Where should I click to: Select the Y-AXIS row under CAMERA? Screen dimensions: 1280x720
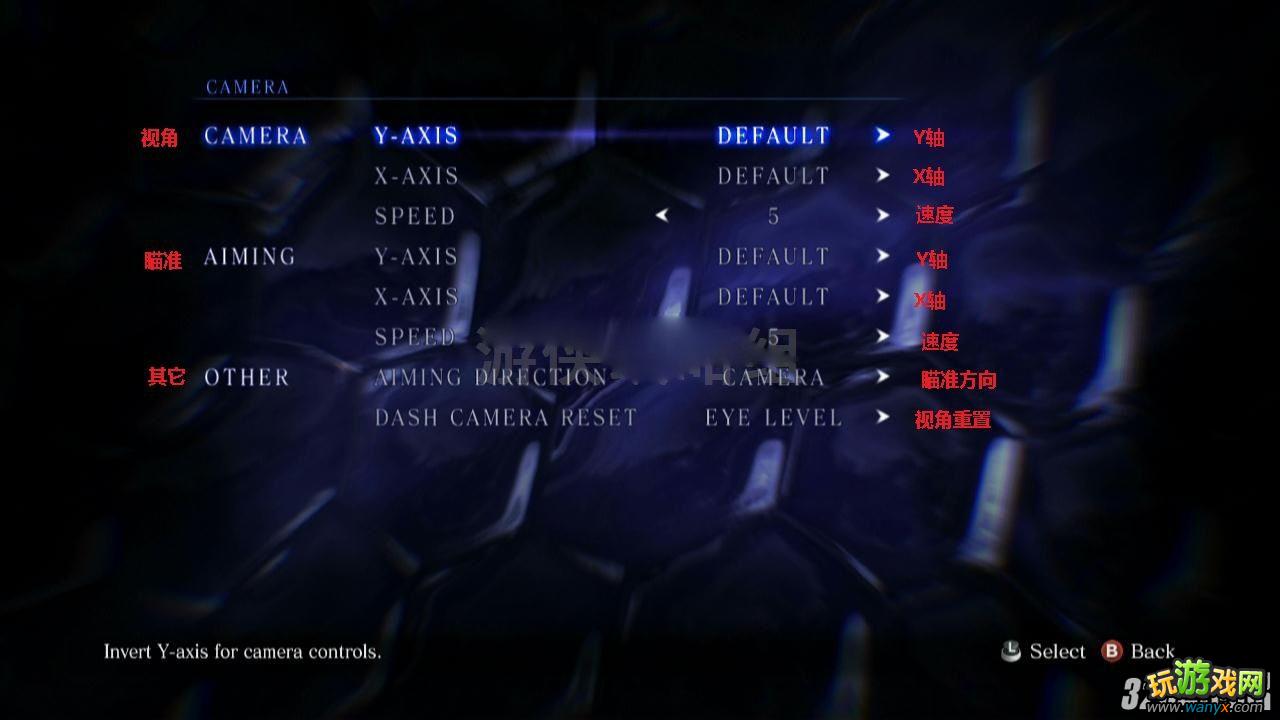click(x=416, y=136)
